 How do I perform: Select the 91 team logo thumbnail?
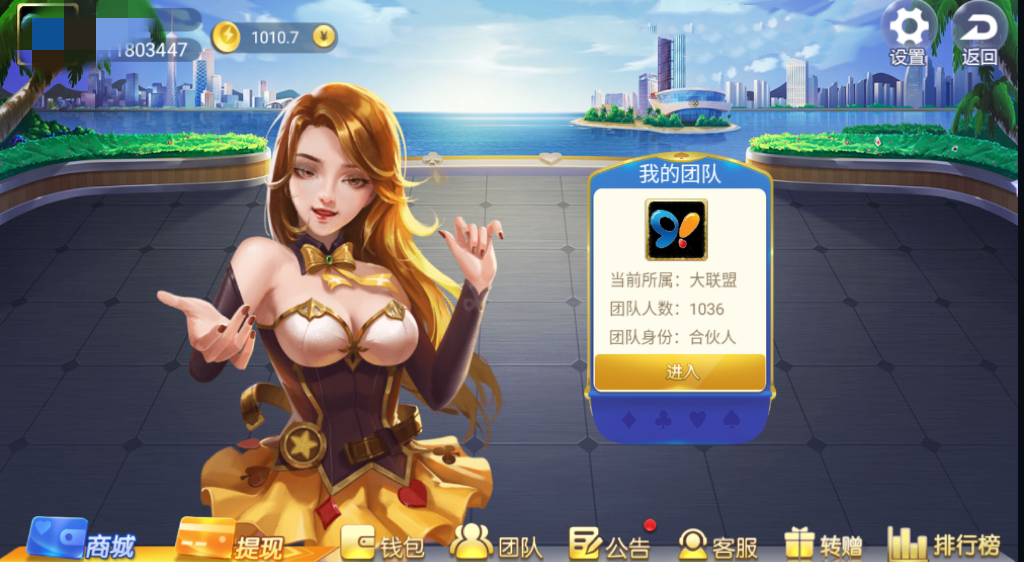[x=676, y=229]
